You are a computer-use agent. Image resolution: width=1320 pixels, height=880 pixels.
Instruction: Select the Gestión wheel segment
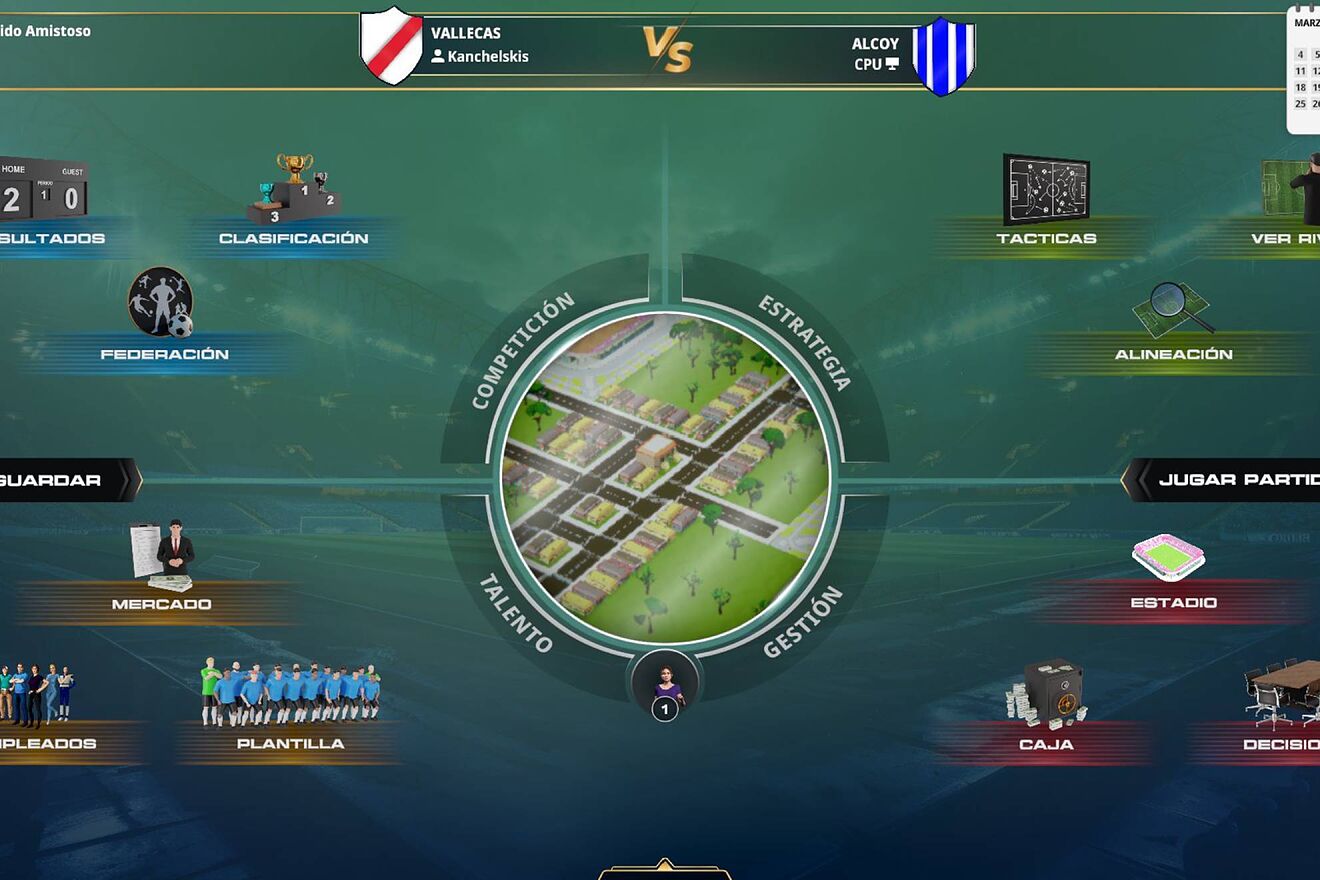click(x=803, y=622)
